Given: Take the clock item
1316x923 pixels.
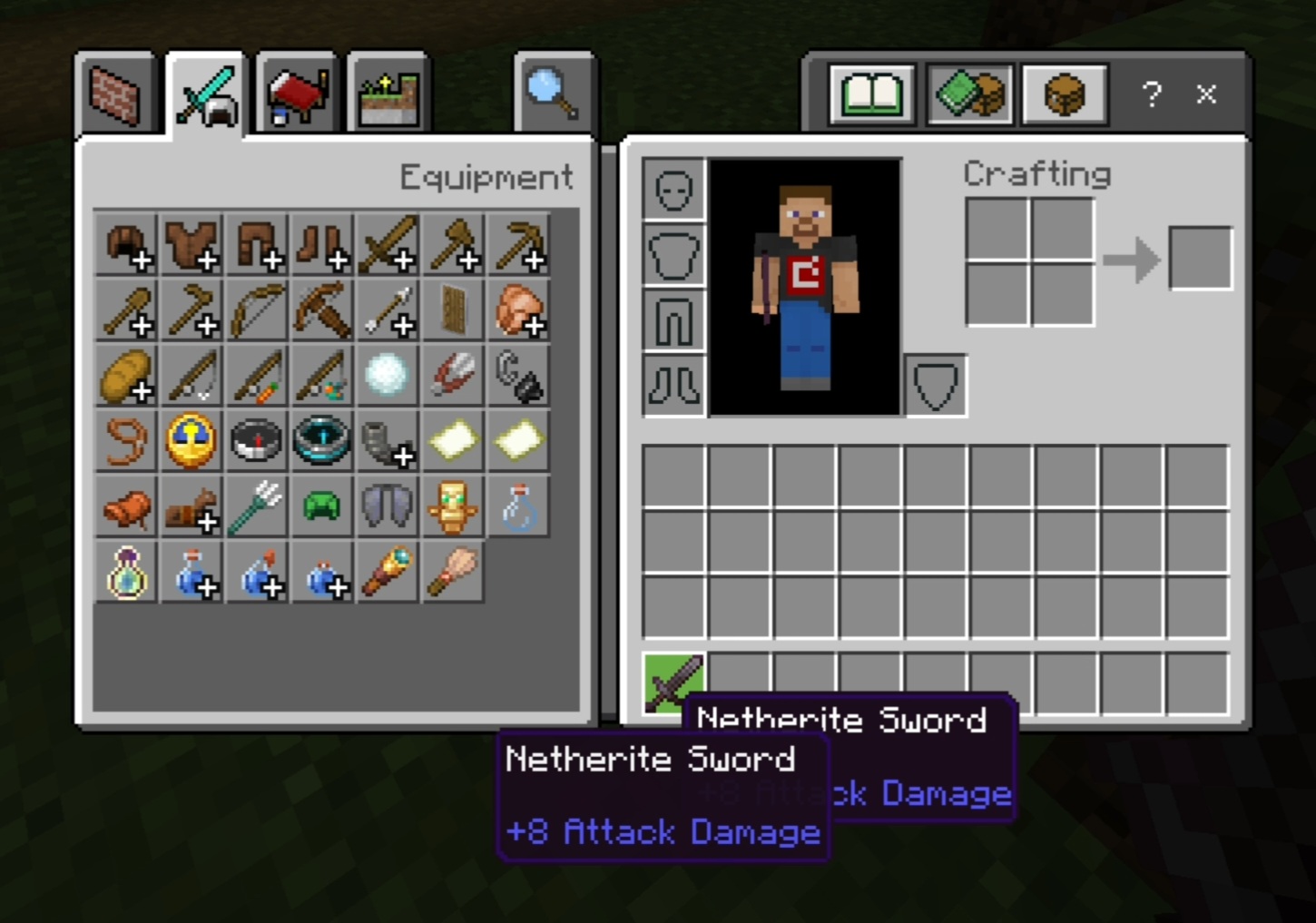Looking at the screenshot, I should point(192,441).
